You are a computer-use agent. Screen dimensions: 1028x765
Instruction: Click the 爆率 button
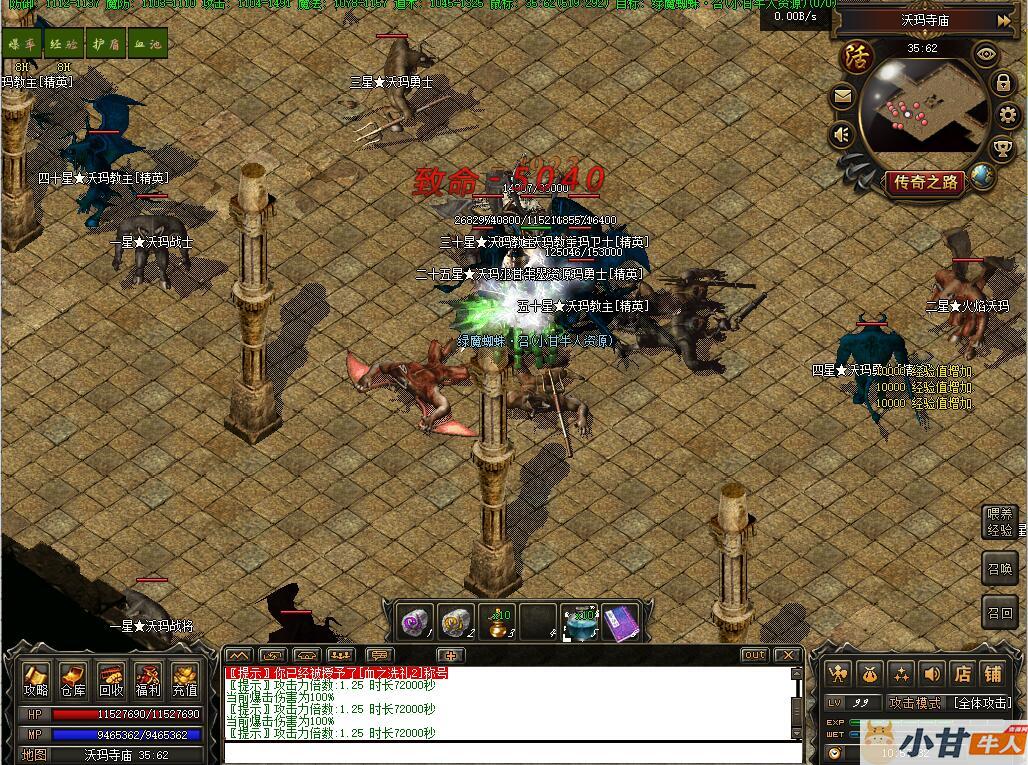pos(22,44)
